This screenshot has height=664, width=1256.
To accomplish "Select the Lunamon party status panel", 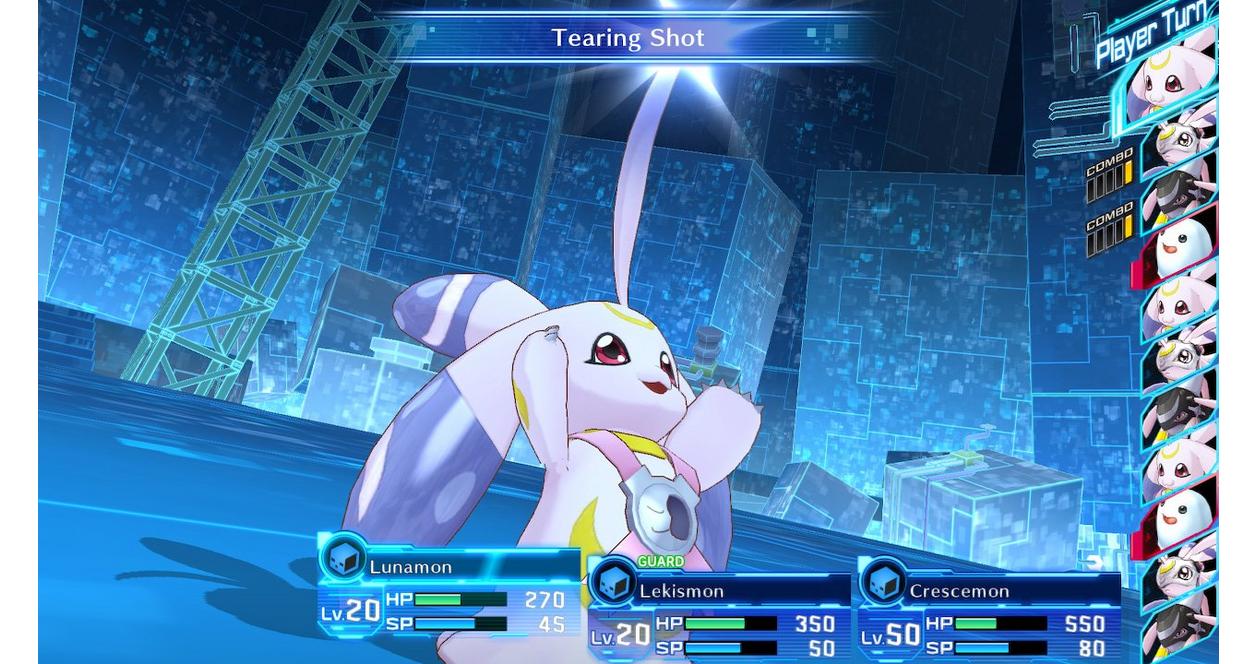I will point(448,590).
